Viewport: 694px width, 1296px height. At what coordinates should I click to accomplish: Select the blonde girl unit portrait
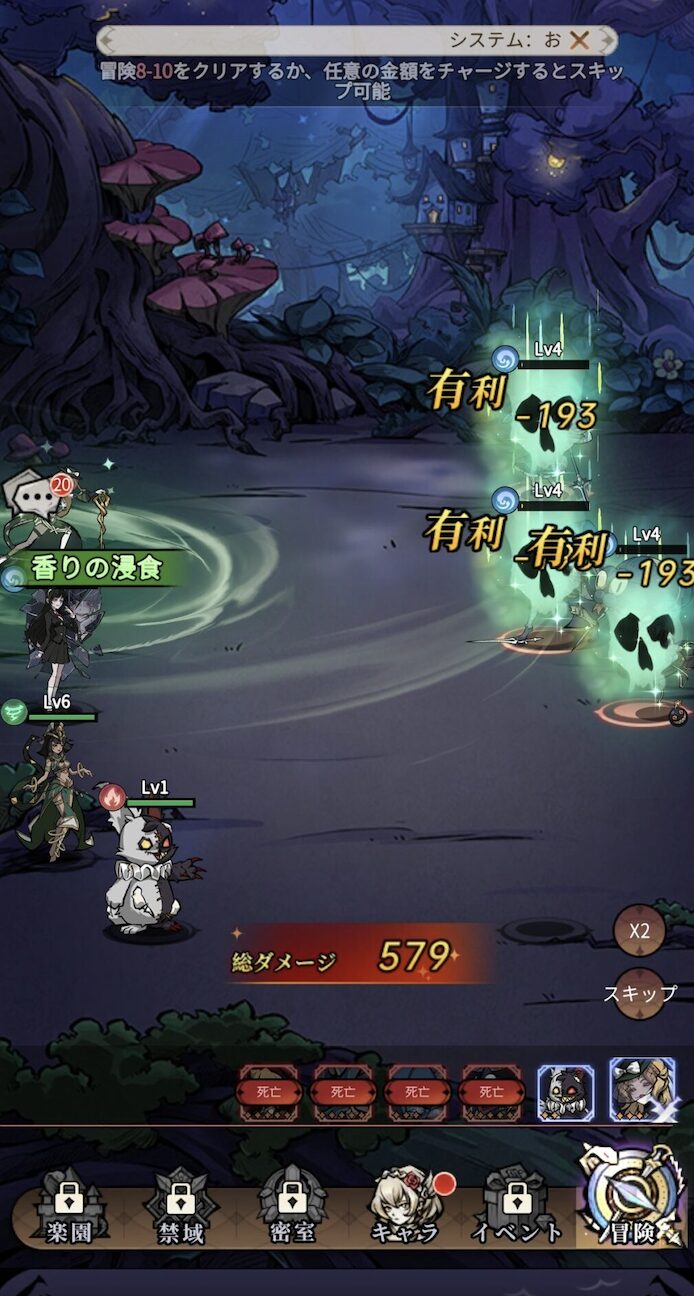(x=641, y=1091)
